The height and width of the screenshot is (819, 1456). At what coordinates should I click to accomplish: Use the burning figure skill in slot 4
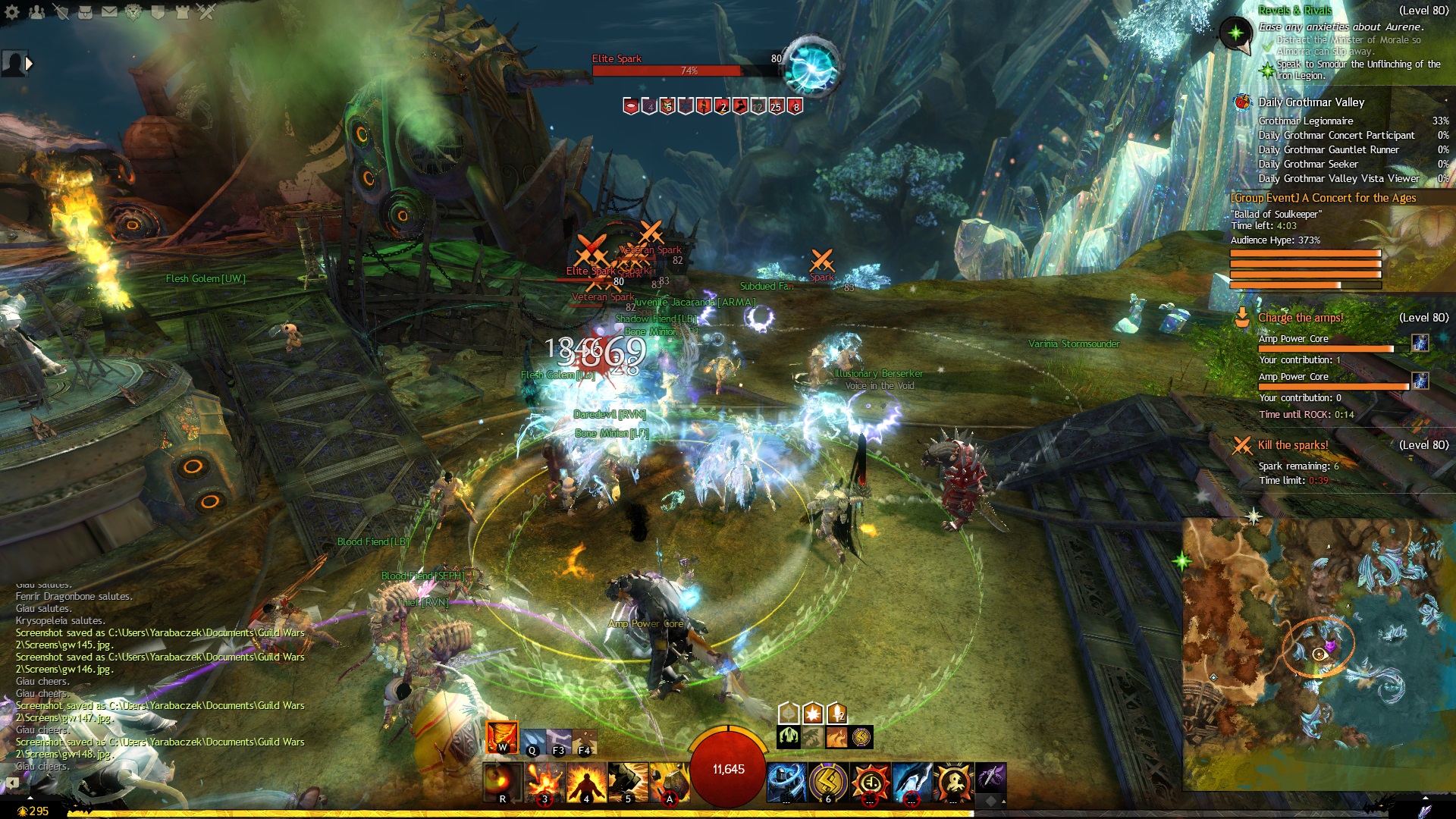pos(586,783)
